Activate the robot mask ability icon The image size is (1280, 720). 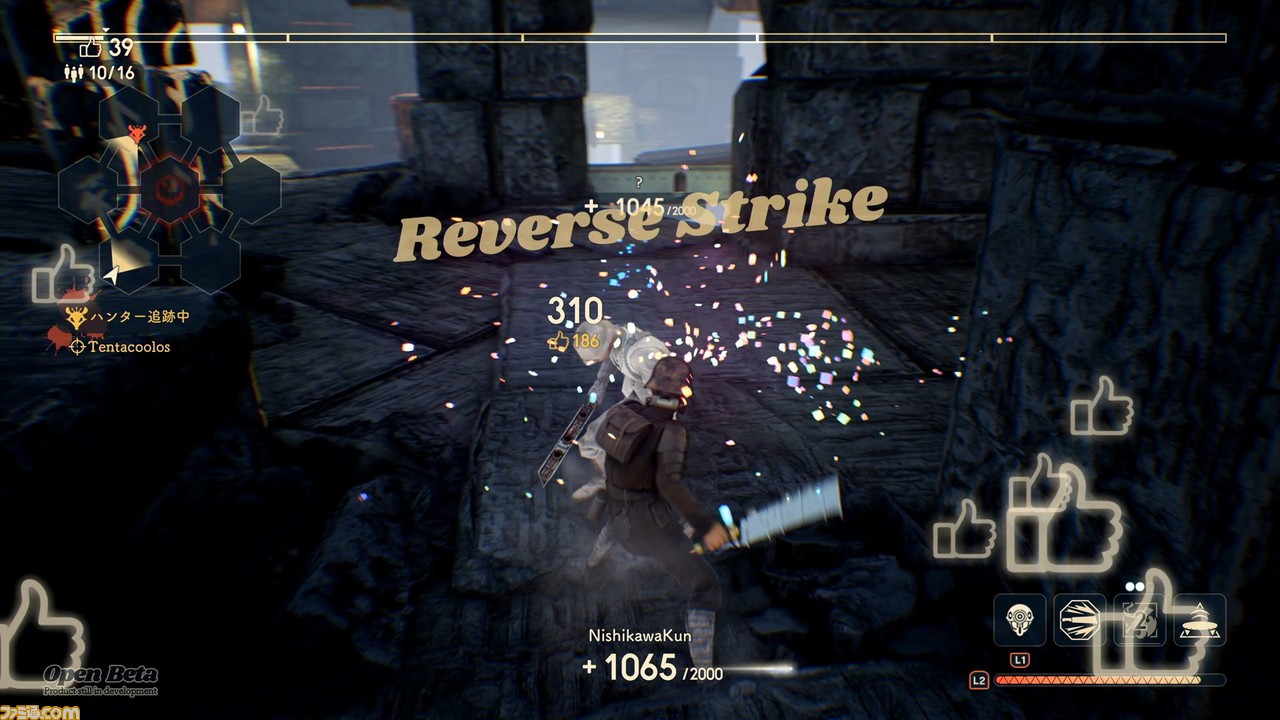coord(1019,620)
